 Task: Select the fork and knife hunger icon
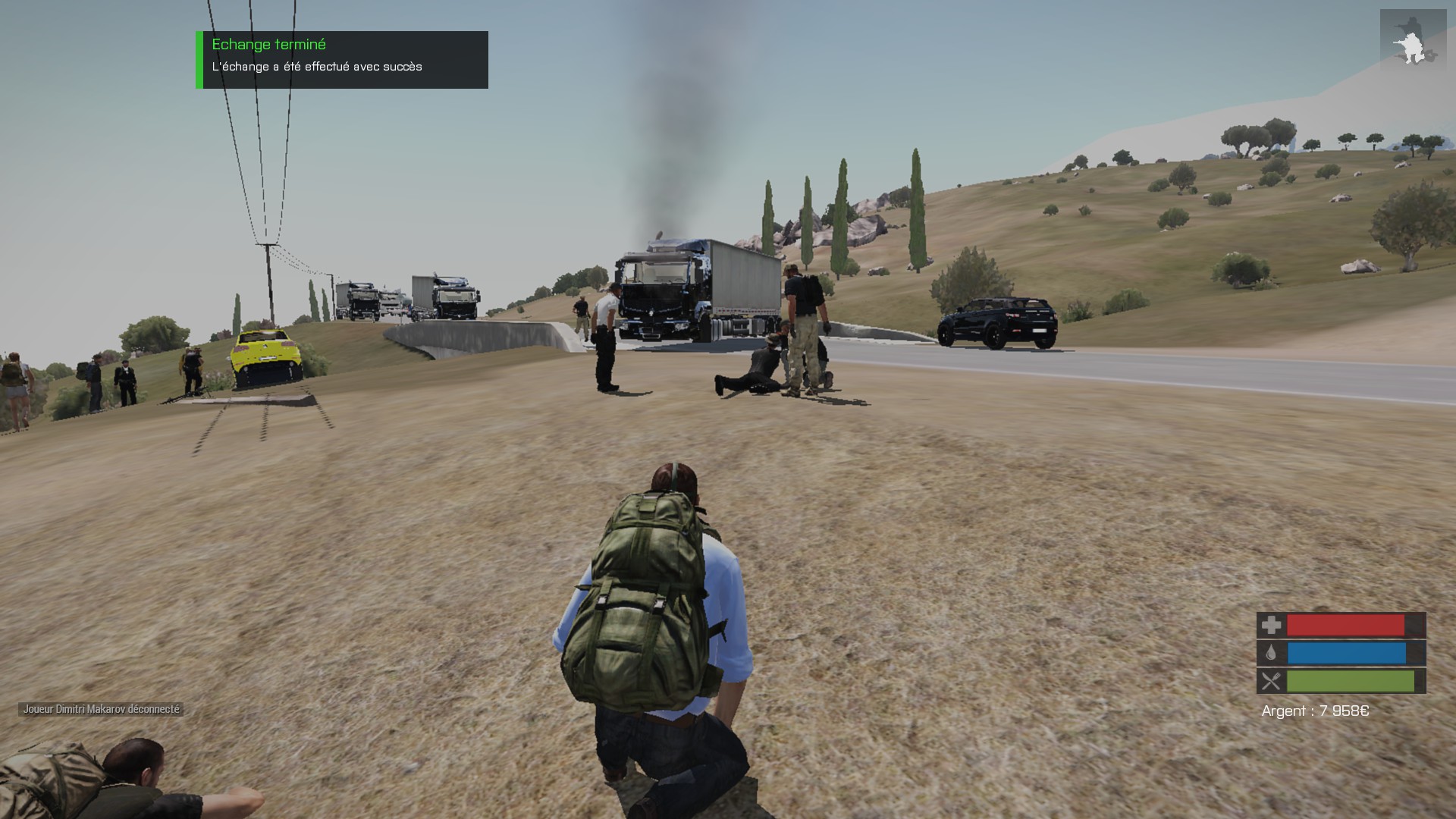(x=1271, y=681)
